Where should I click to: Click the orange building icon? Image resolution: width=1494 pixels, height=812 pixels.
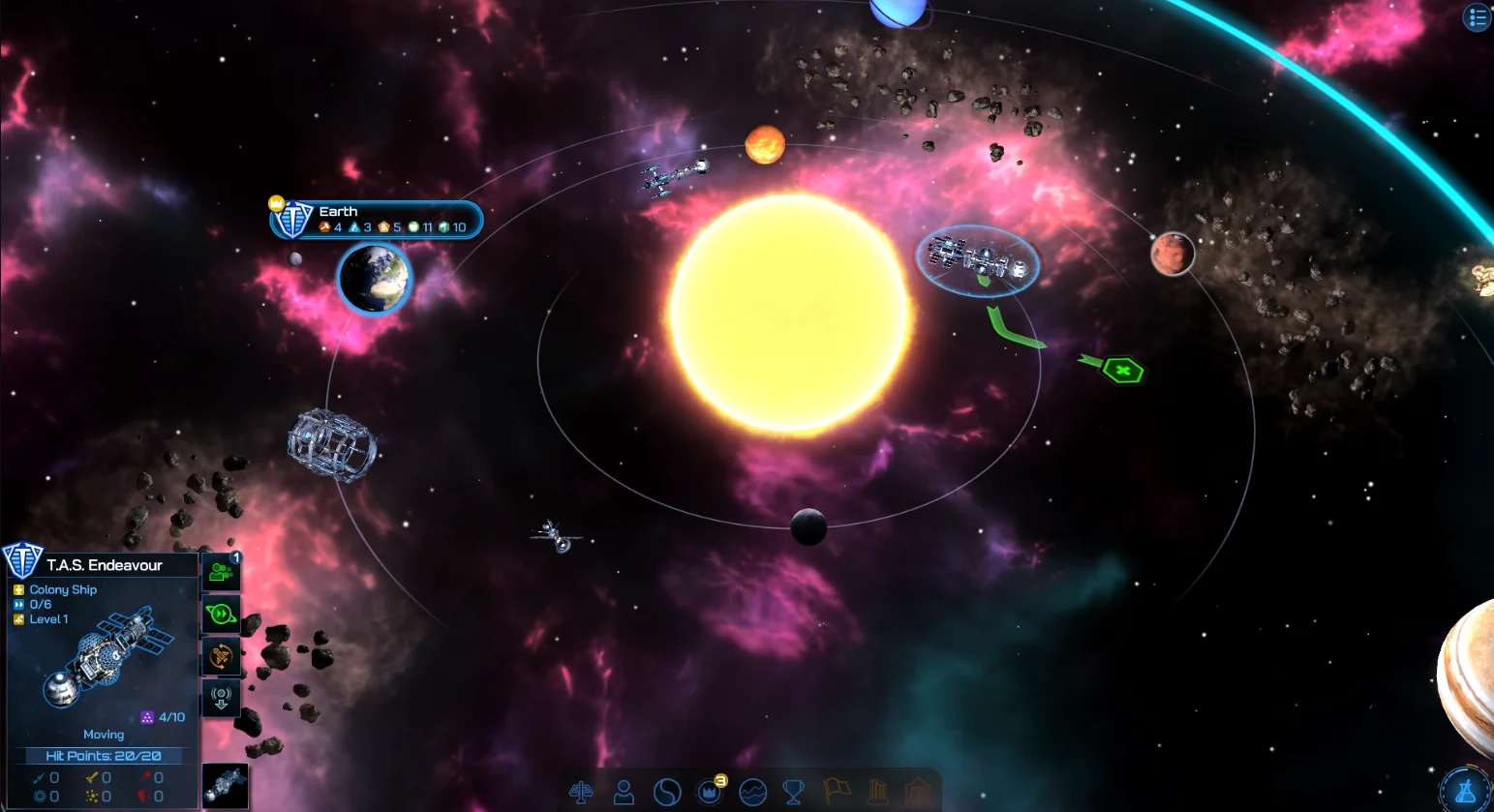pos(917,792)
